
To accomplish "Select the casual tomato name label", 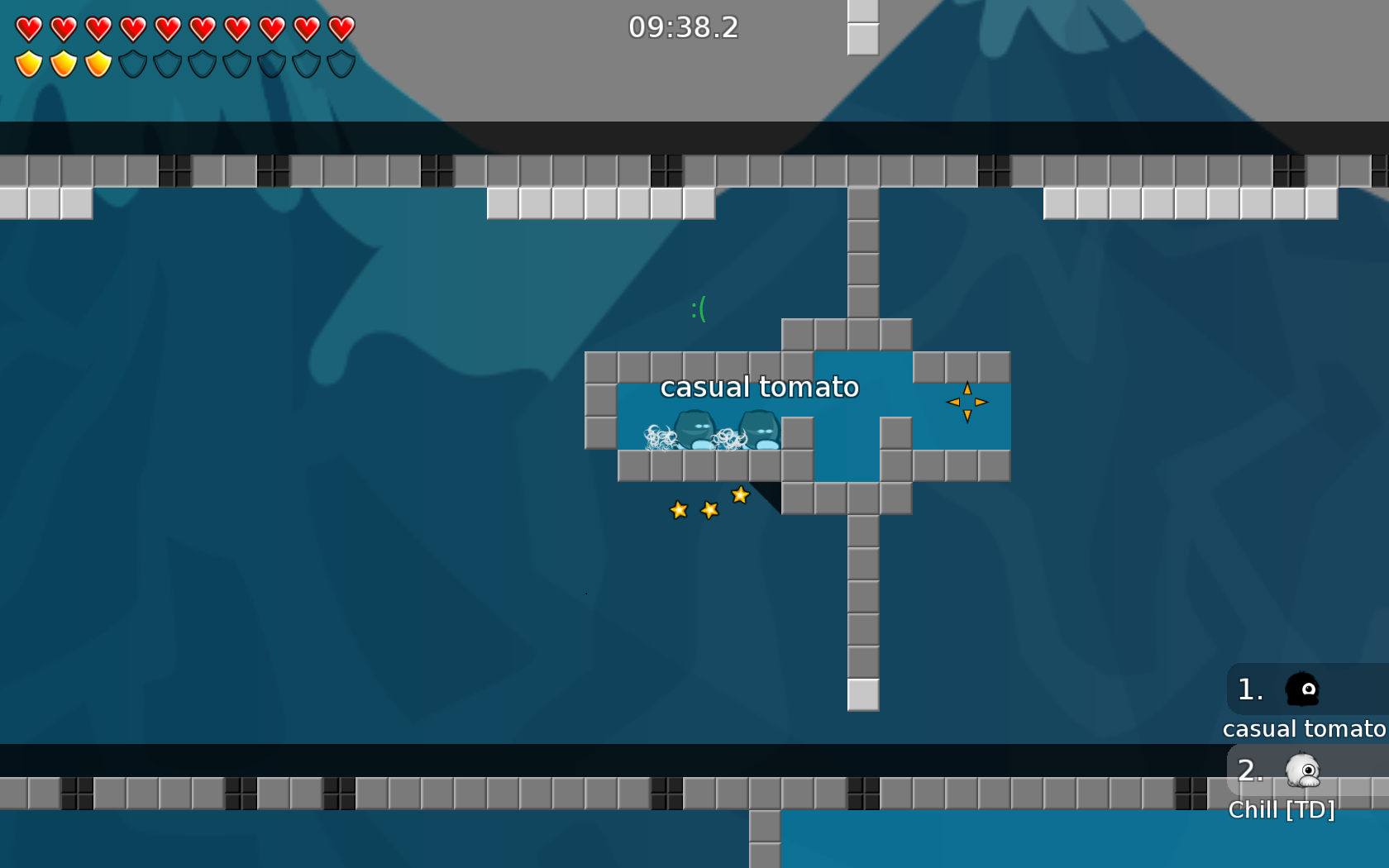I will pyautogui.click(x=1305, y=728).
